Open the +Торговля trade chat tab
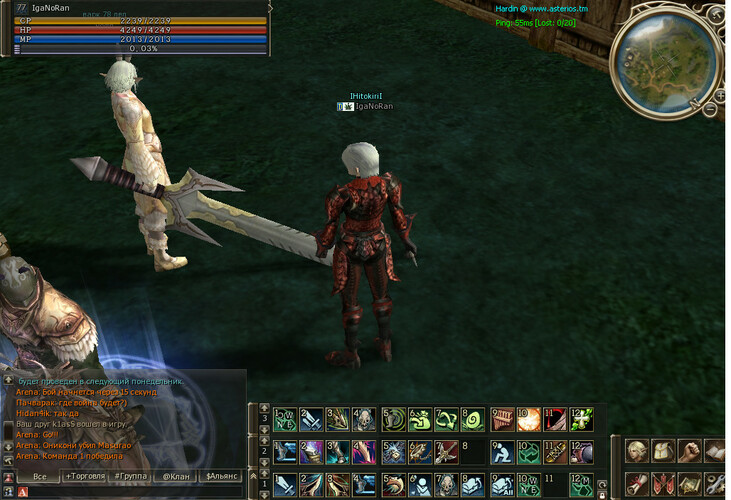The width and height of the screenshot is (731, 500). [84, 476]
